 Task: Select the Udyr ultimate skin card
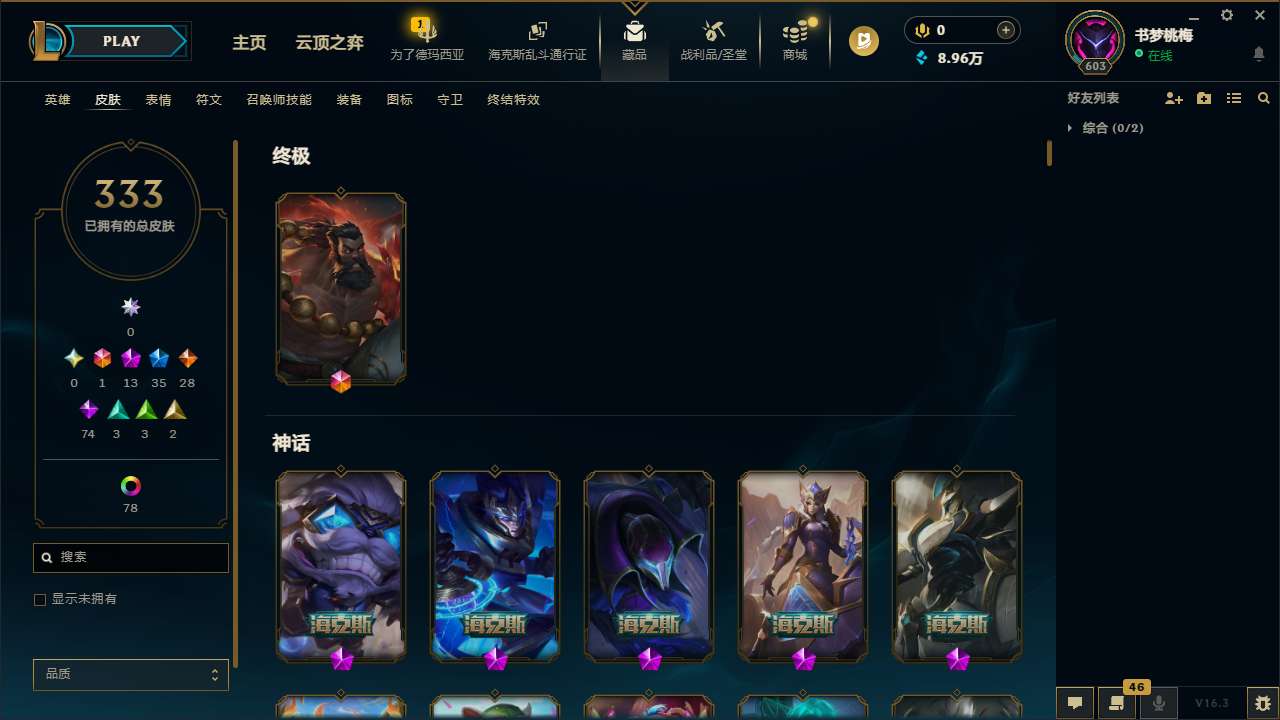[x=341, y=288]
